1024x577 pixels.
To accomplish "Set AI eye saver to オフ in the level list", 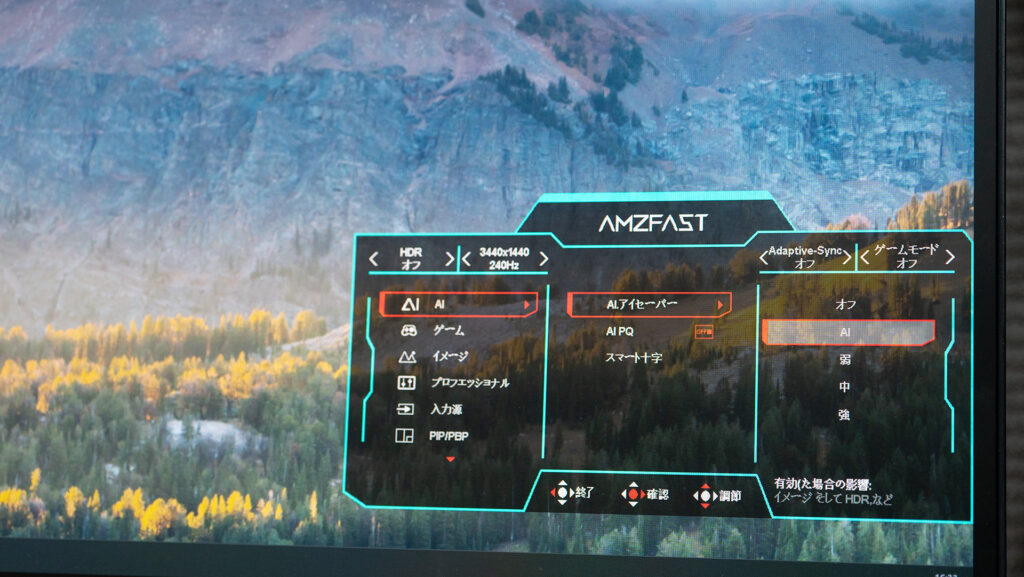I will (846, 303).
